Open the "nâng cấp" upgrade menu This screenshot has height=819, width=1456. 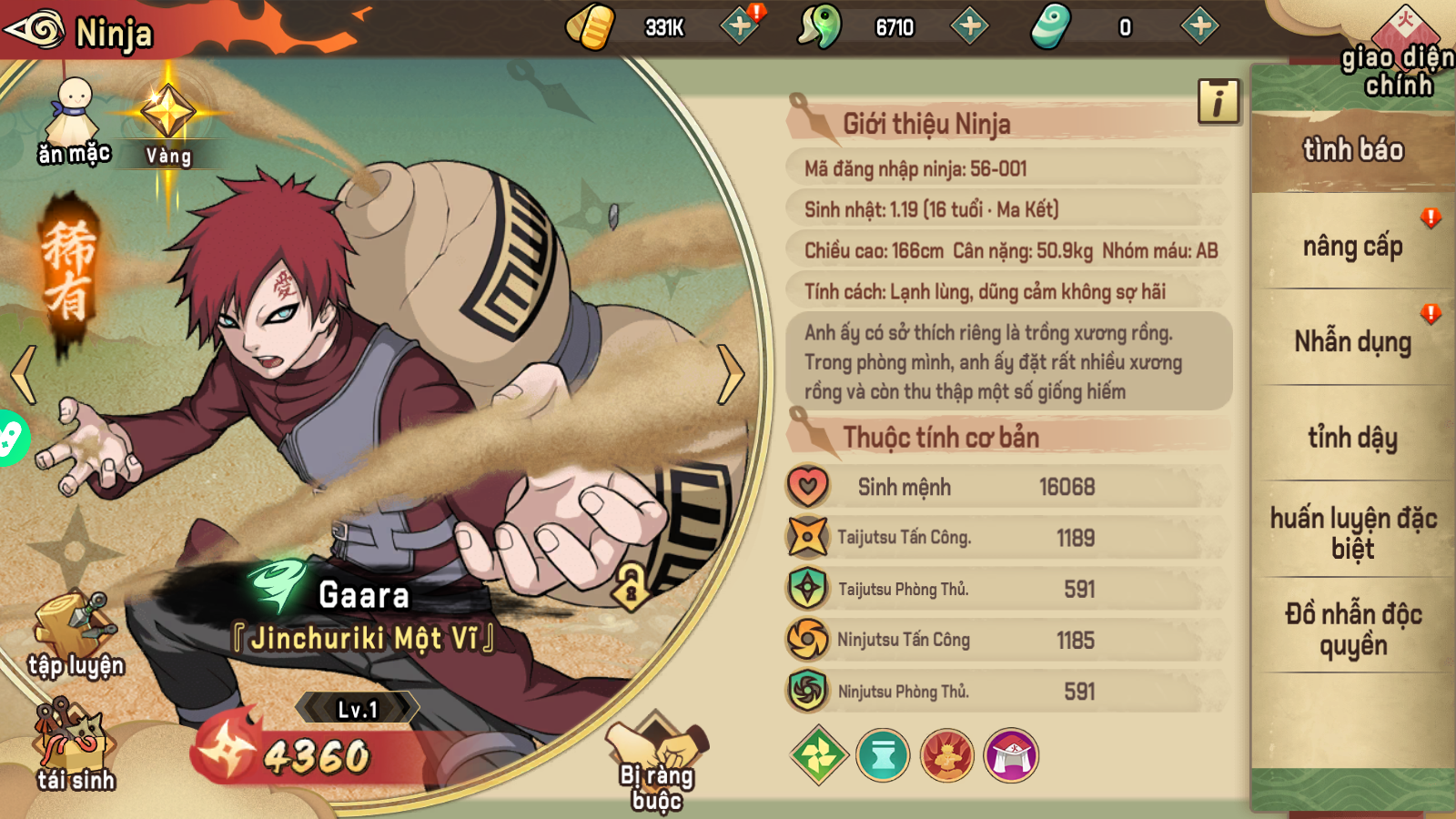click(x=1350, y=247)
